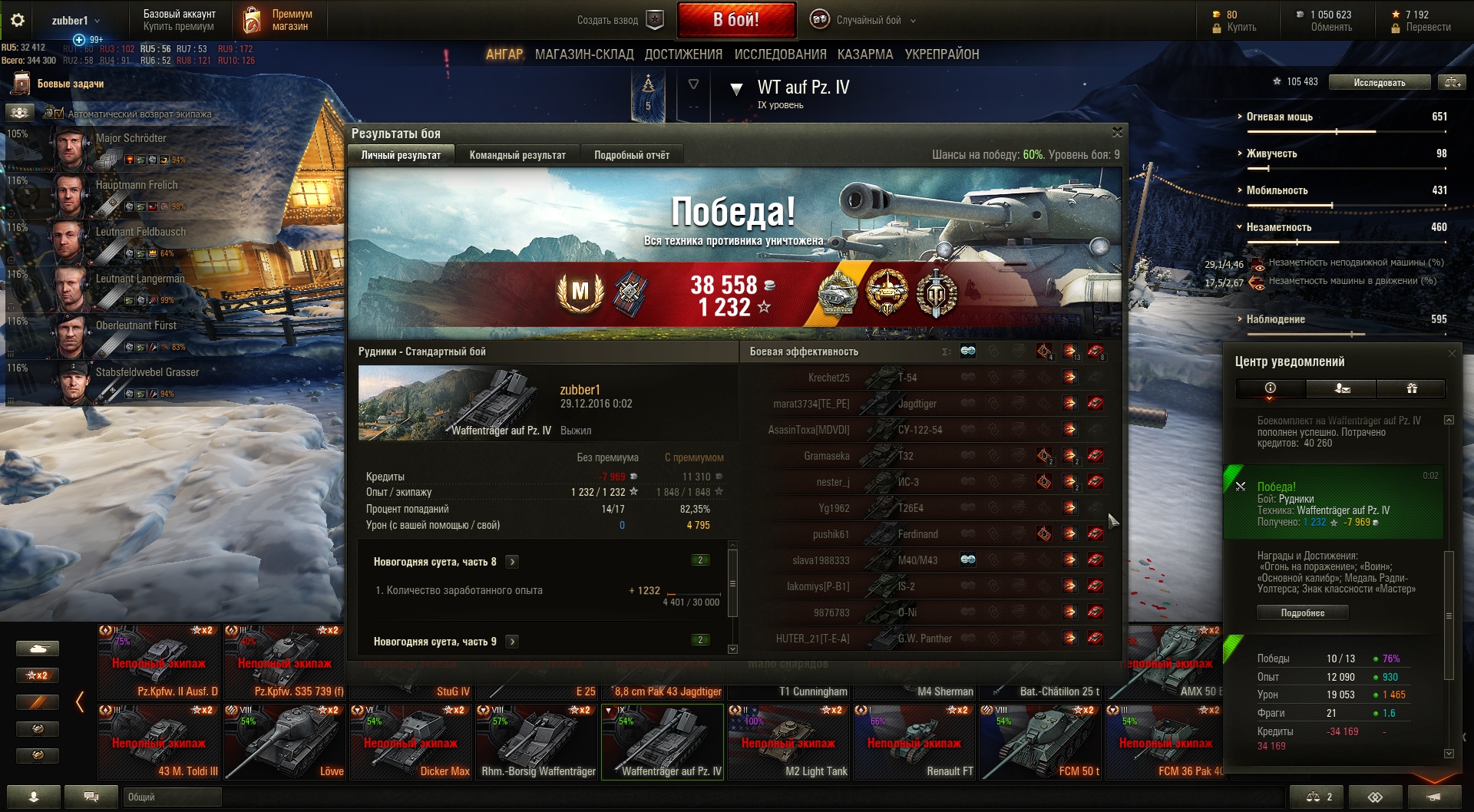Toggle Автоматический возврат экипажа checkbox
1474x812 pixels.
pos(59,114)
